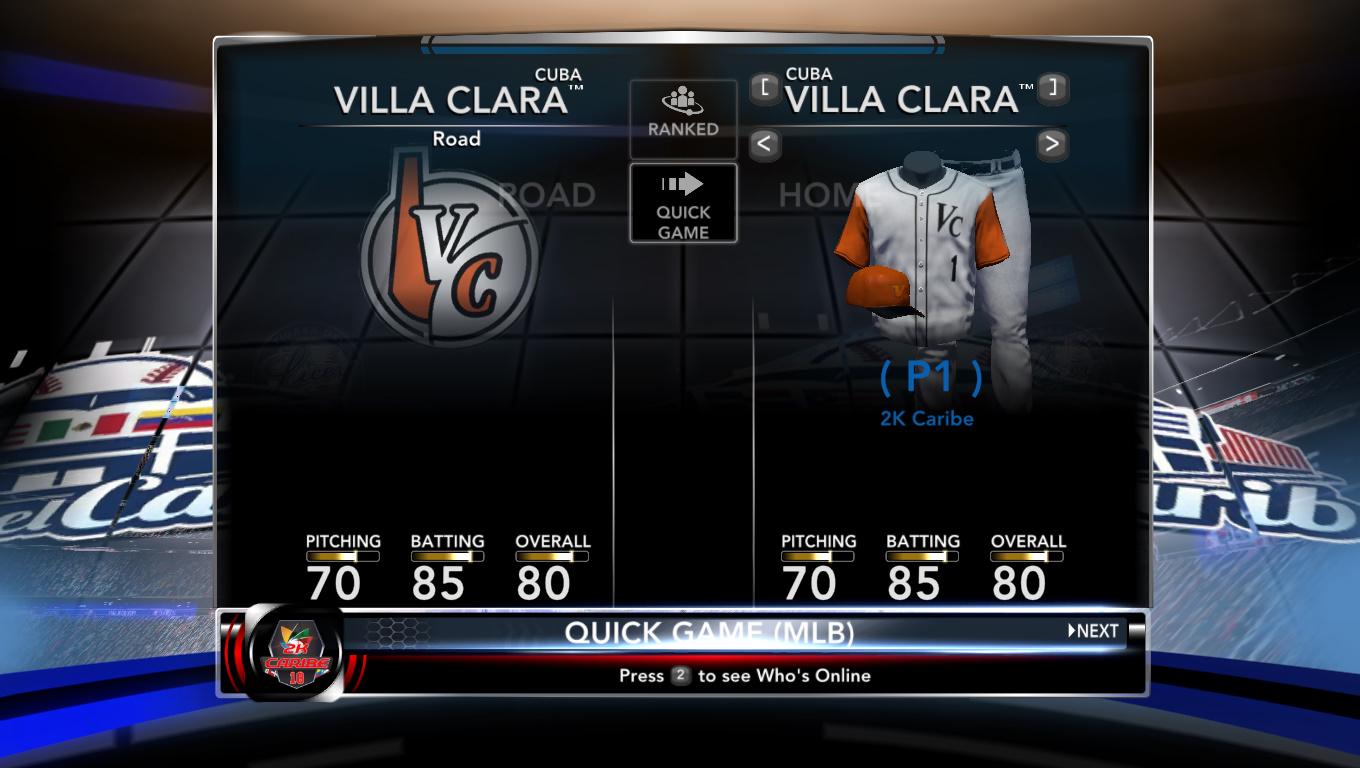
Task: Choose the Quick Game option
Action: [683, 204]
